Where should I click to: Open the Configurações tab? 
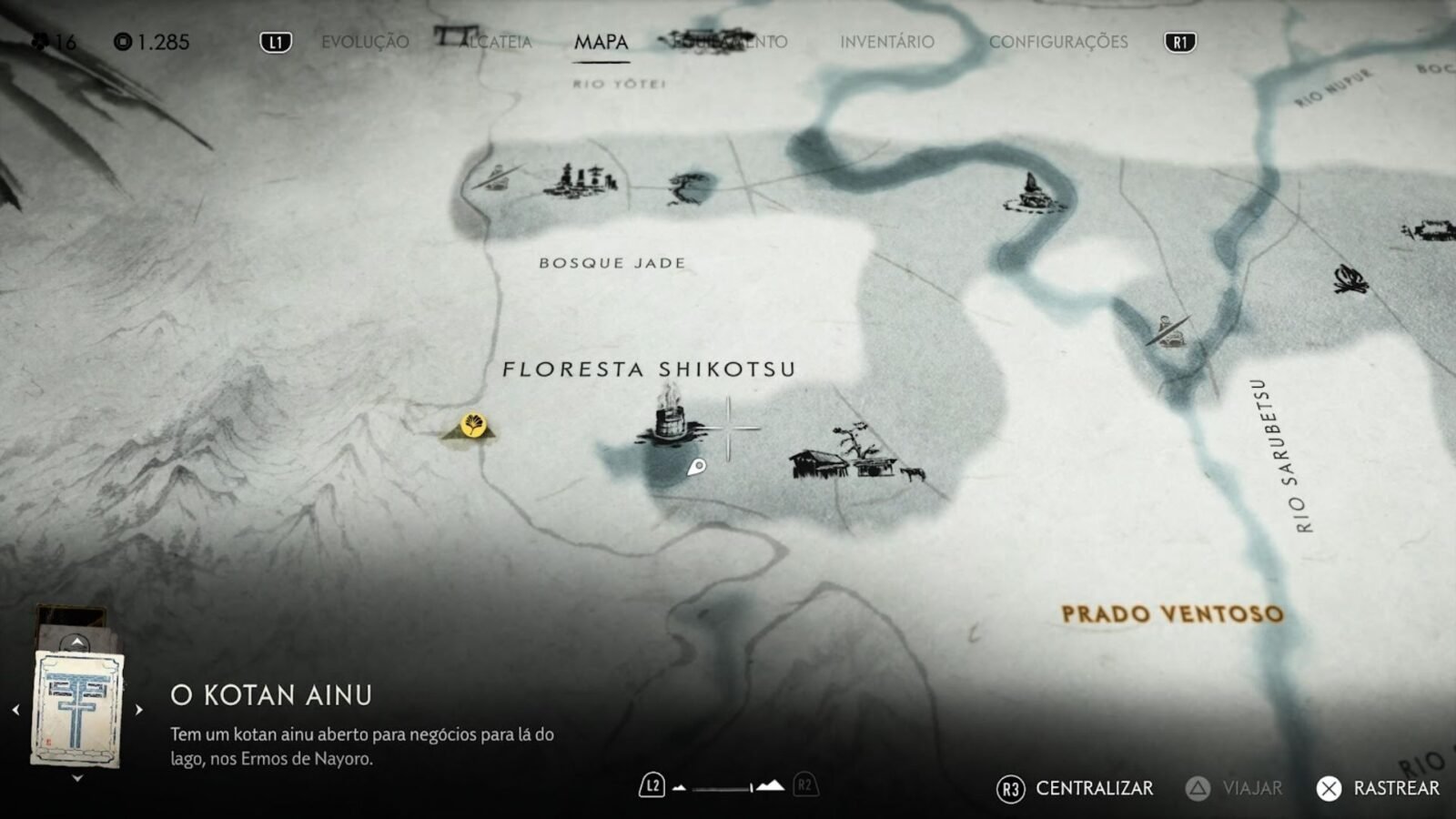(1057, 42)
